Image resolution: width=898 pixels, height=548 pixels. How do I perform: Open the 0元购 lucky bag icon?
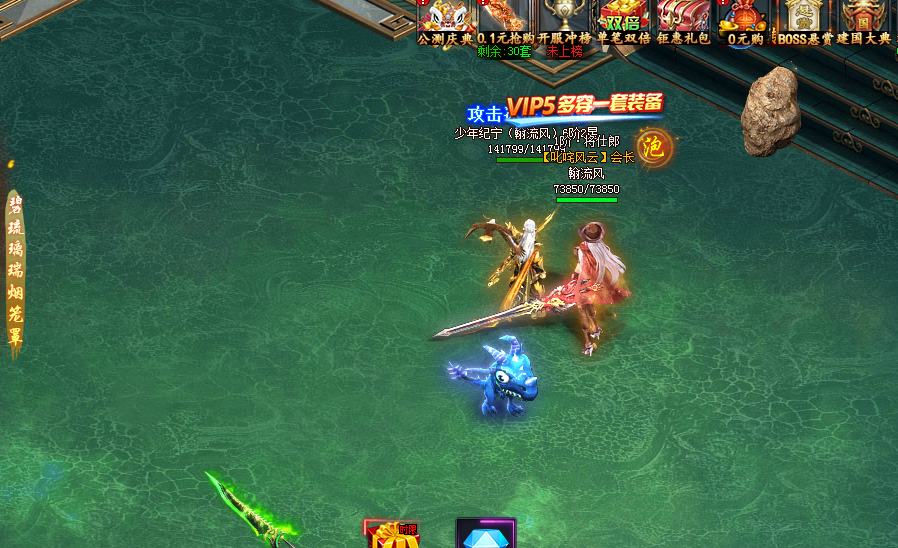click(744, 20)
